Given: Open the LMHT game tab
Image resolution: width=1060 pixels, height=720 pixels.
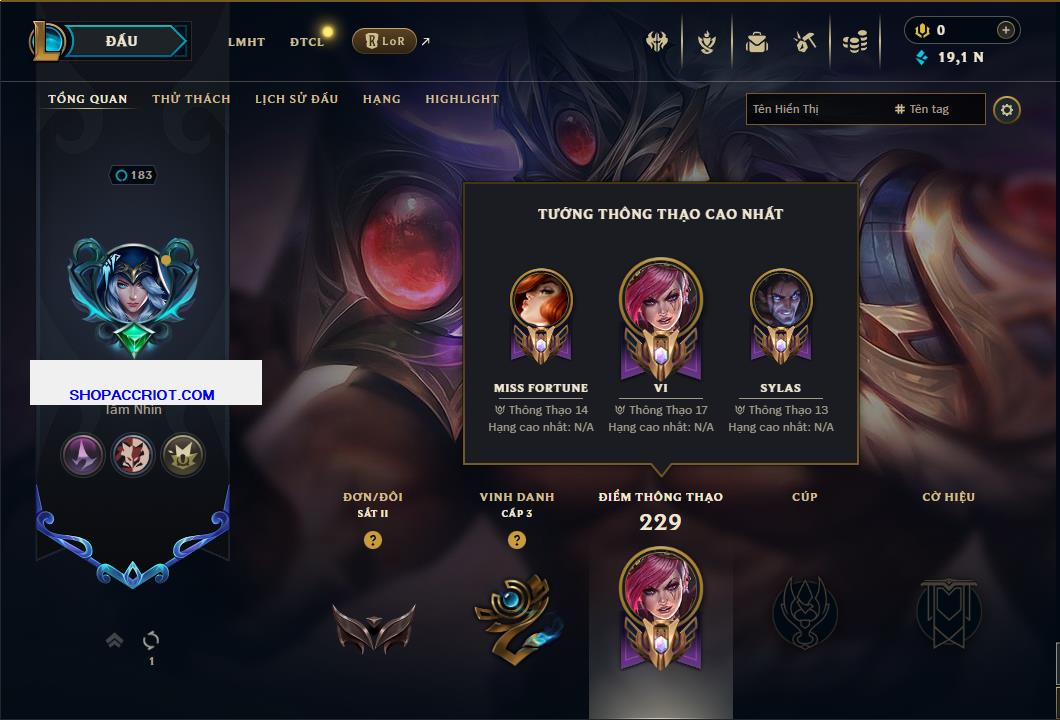Looking at the screenshot, I should click(246, 42).
